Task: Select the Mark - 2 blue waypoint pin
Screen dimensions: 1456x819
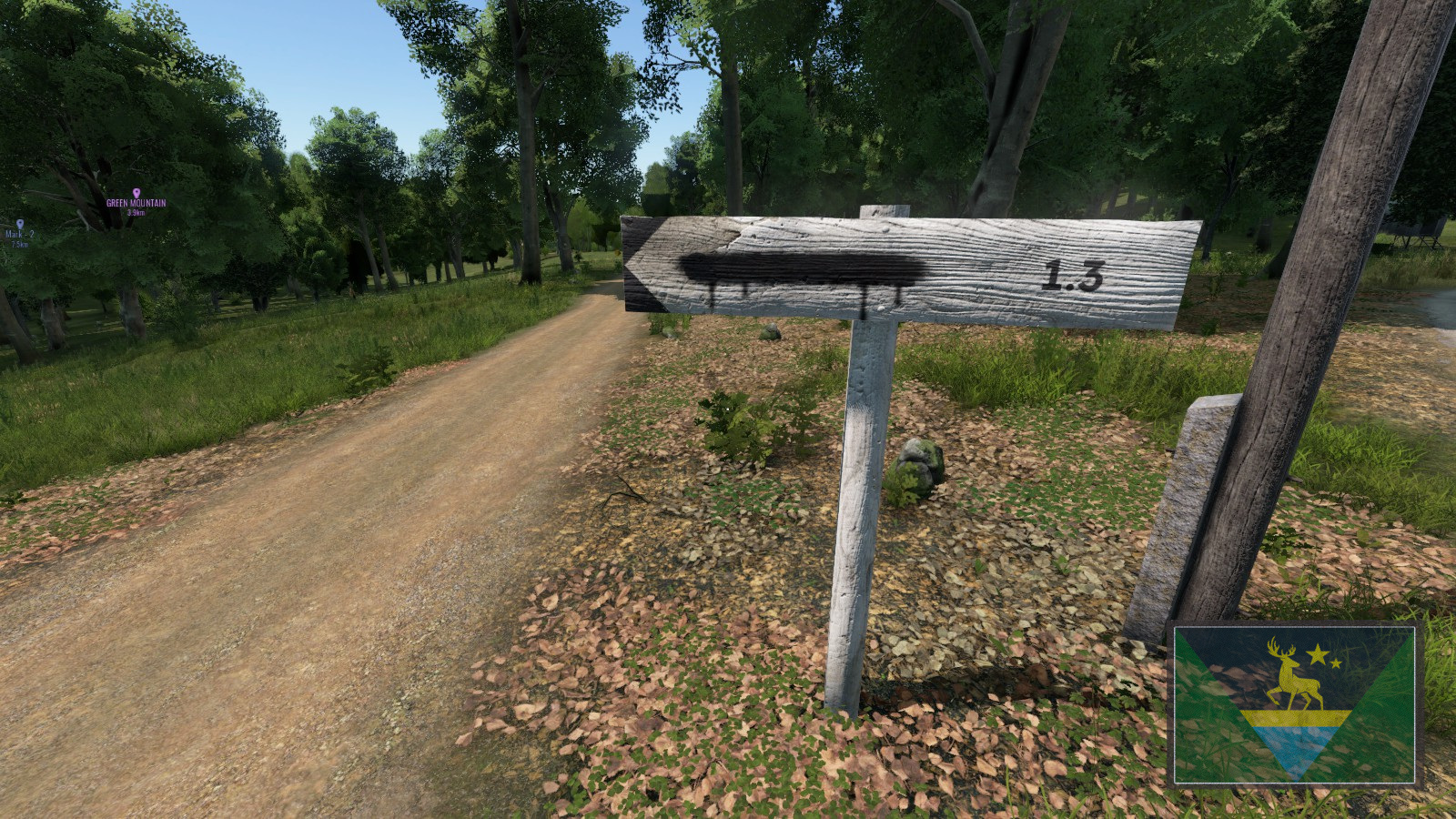Action: coord(20,224)
